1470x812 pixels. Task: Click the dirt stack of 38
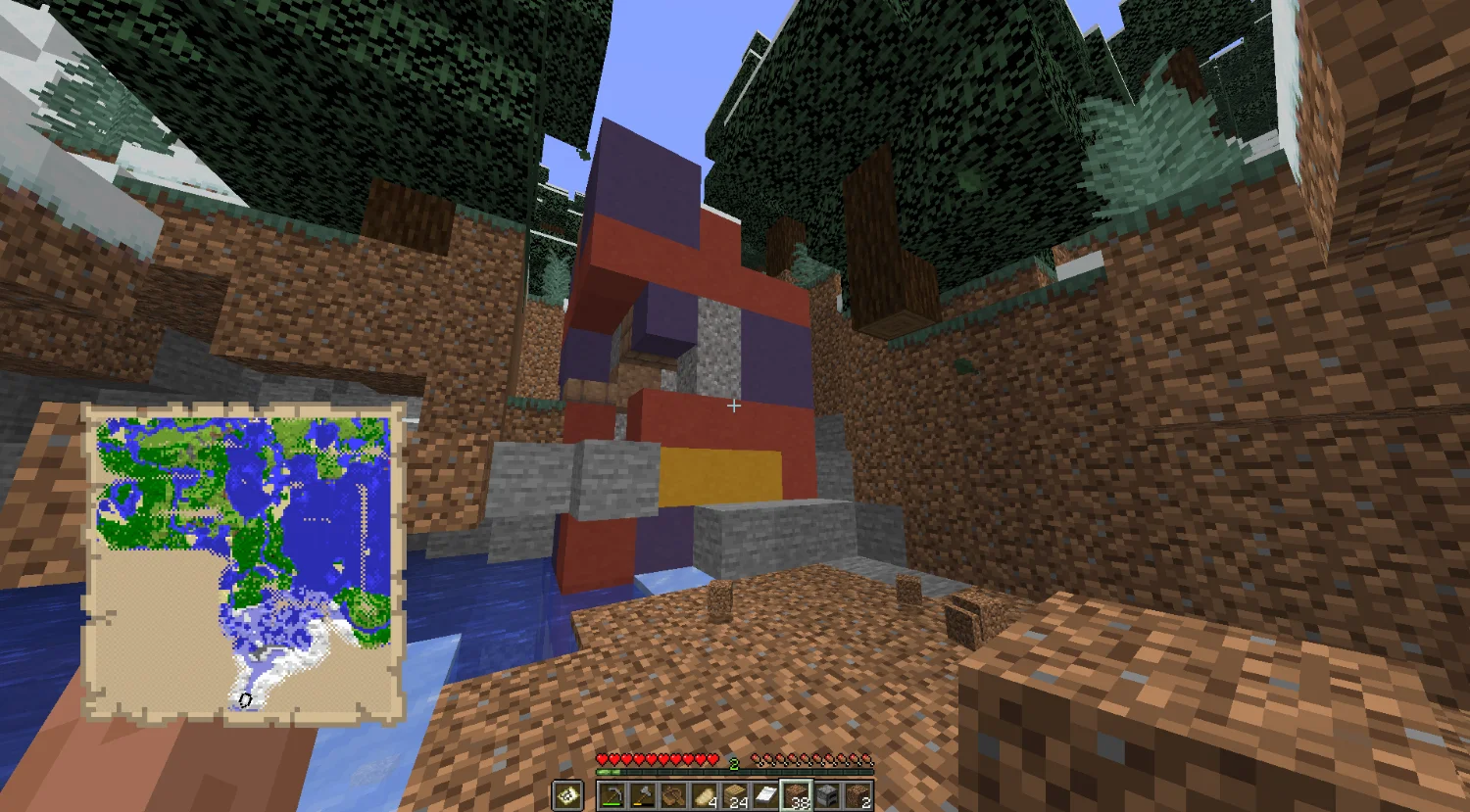click(x=796, y=795)
